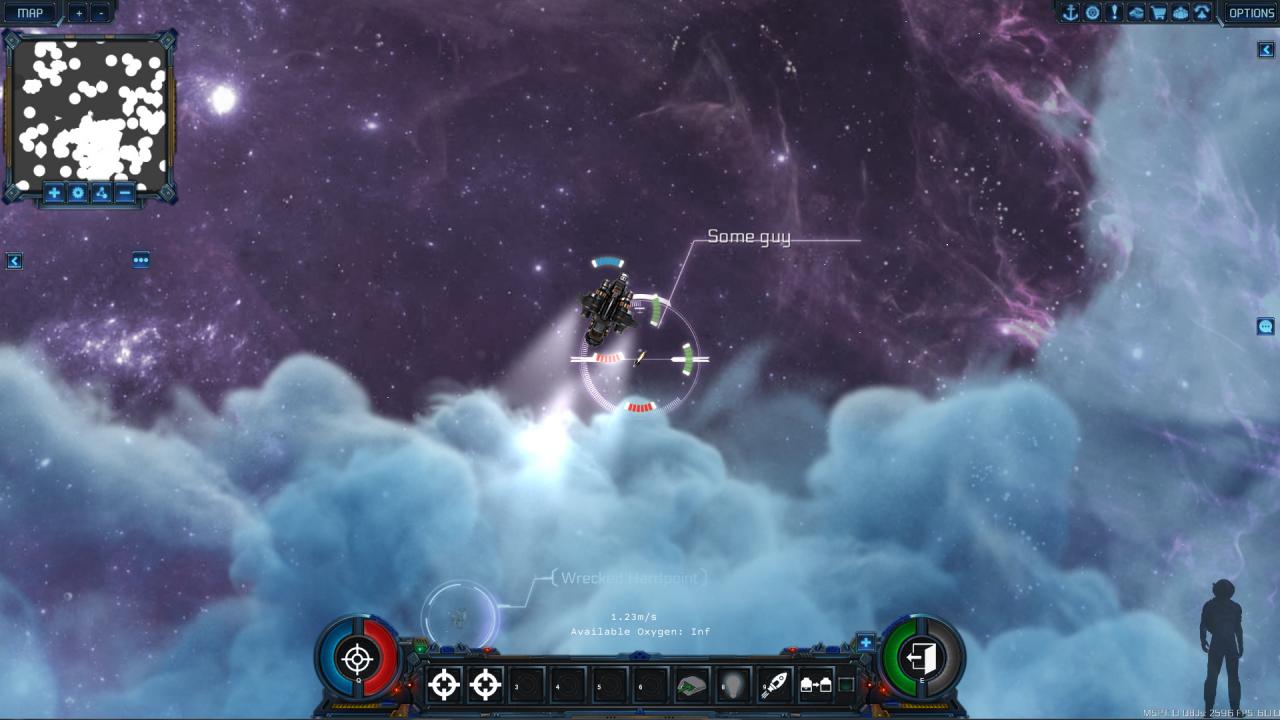
Task: Open the ship helm icon next to the anchor
Action: click(x=1092, y=12)
